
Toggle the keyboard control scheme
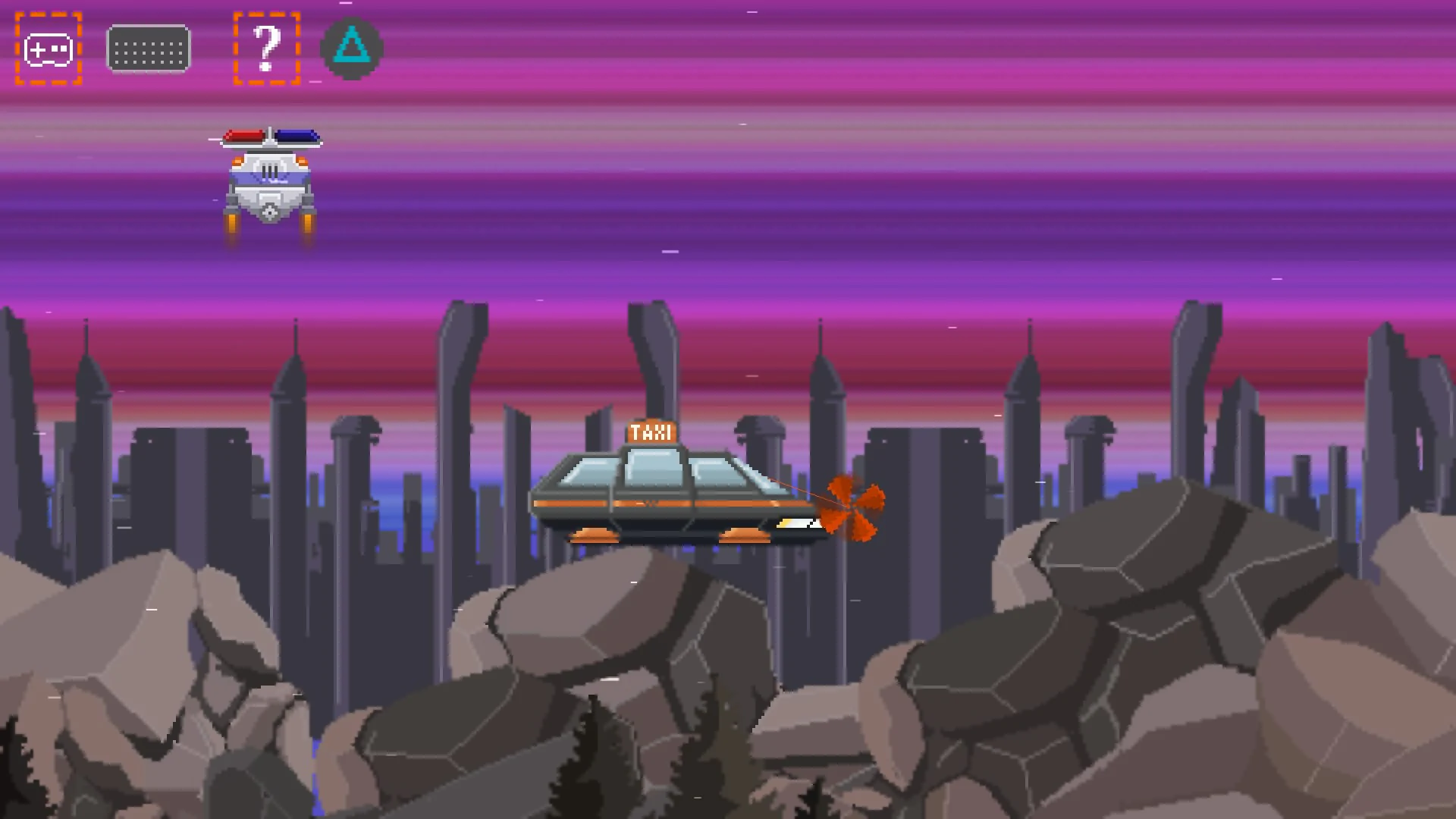point(149,49)
